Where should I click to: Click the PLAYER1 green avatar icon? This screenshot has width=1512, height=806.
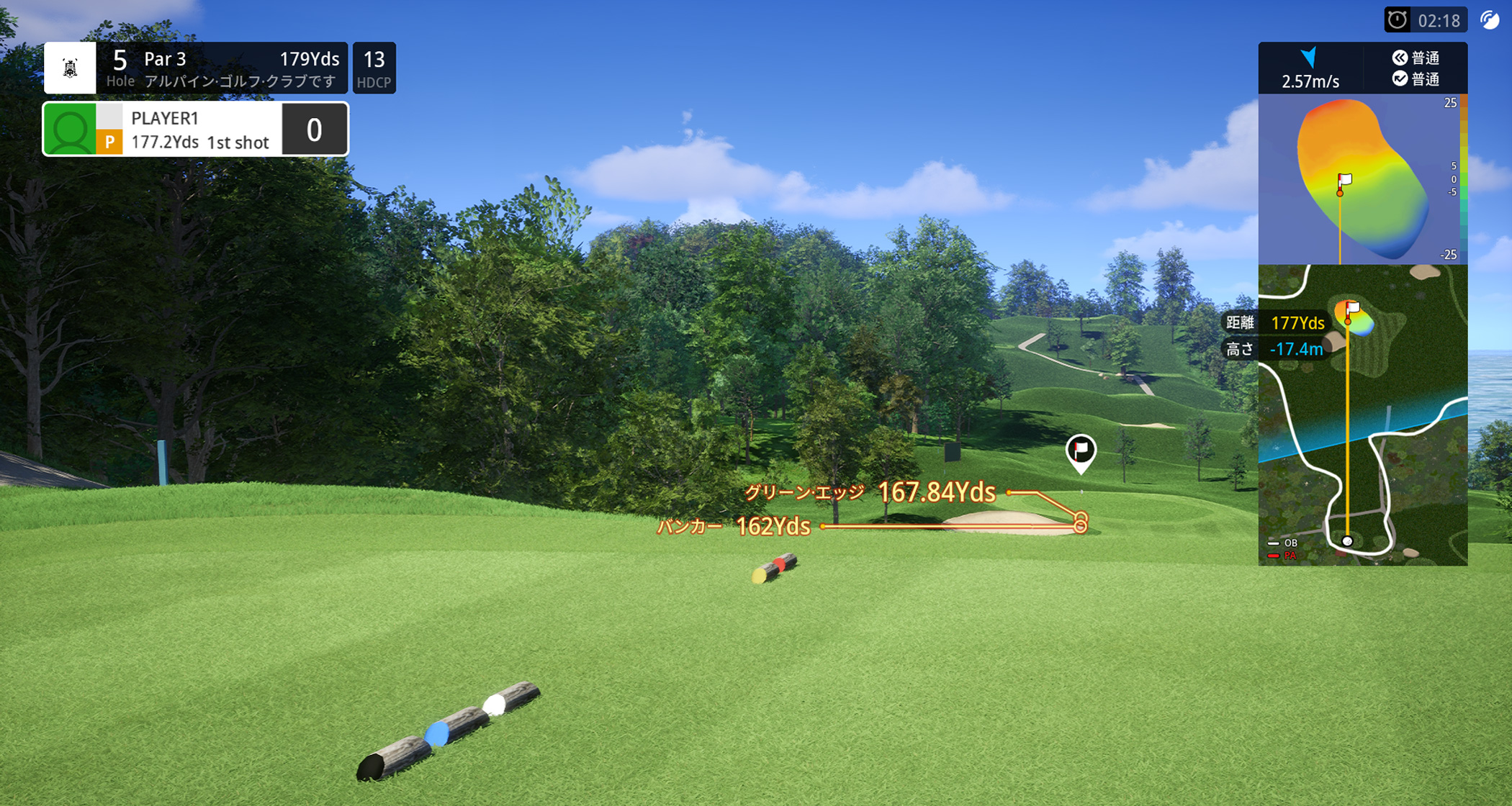pyautogui.click(x=70, y=130)
